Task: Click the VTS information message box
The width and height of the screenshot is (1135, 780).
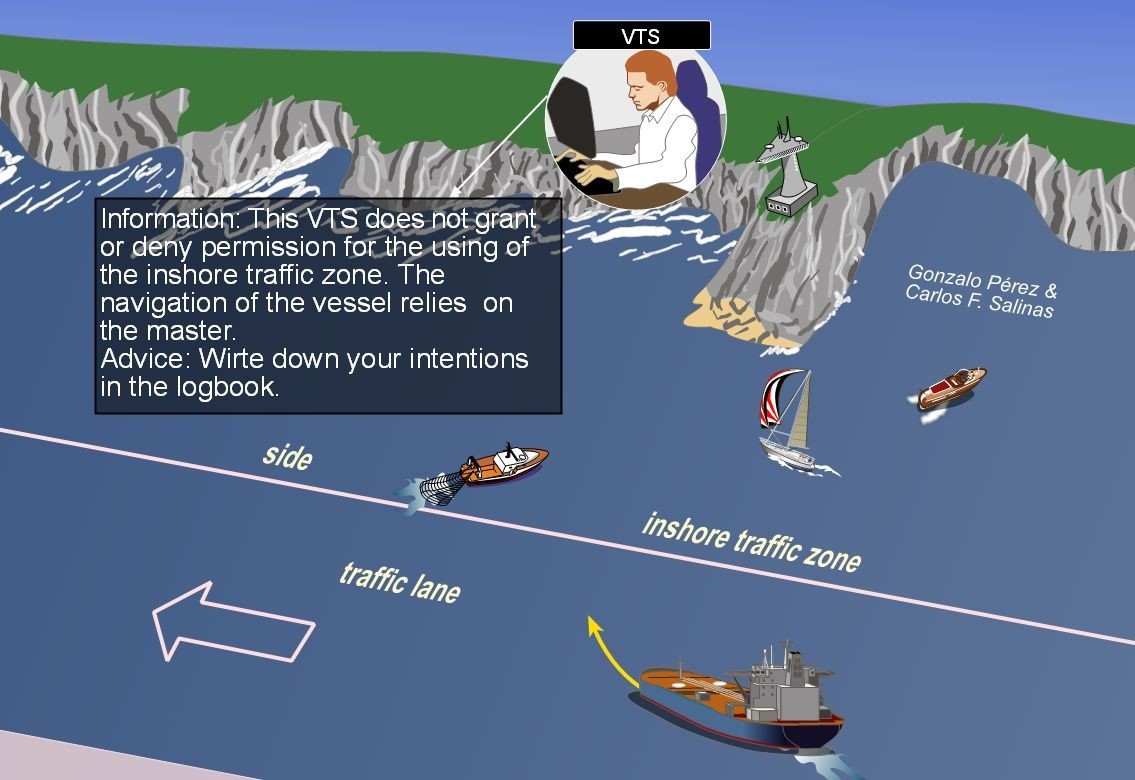Action: coord(328,305)
